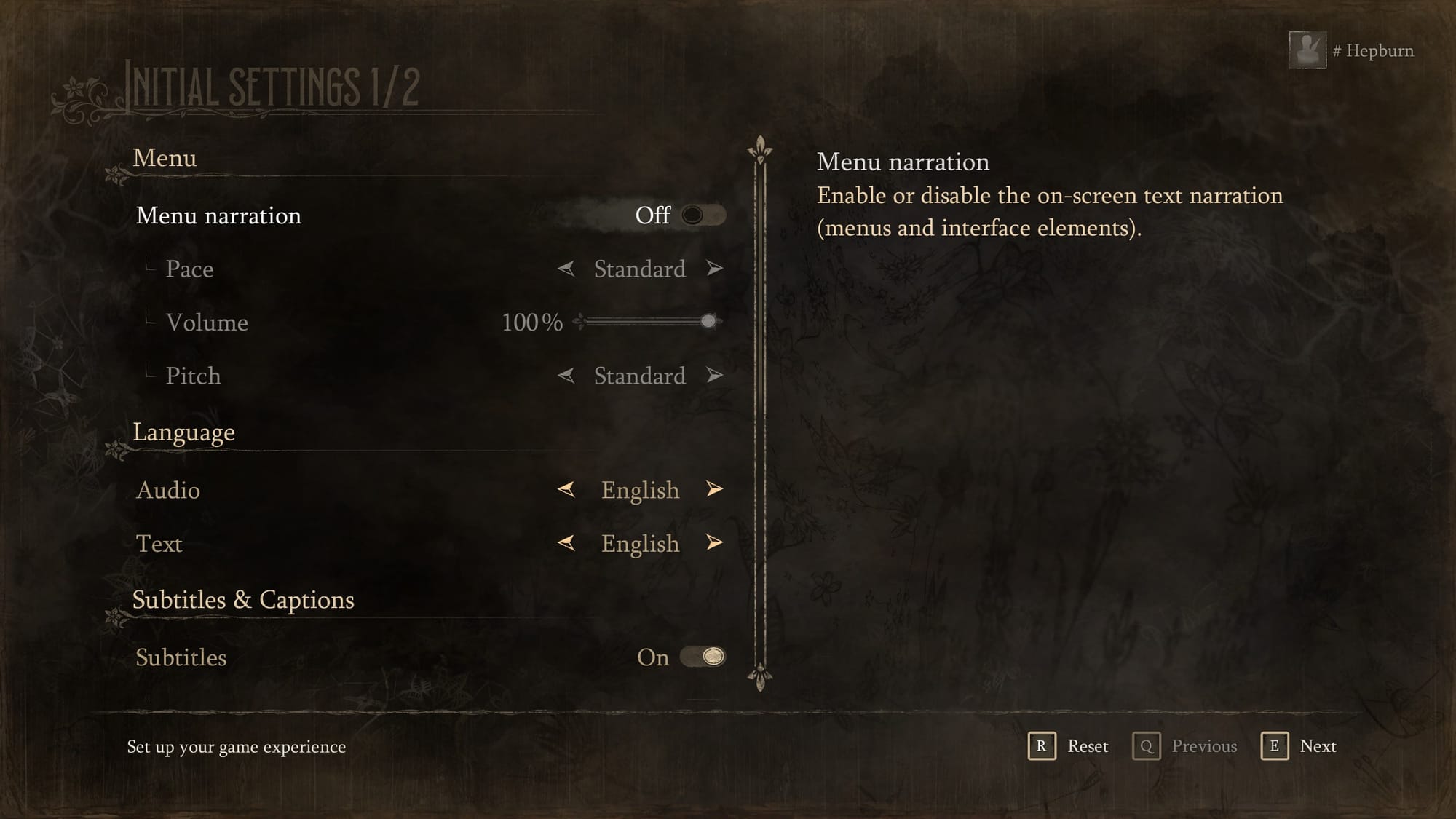
Task: Select the Pitch setting row
Action: click(x=193, y=376)
